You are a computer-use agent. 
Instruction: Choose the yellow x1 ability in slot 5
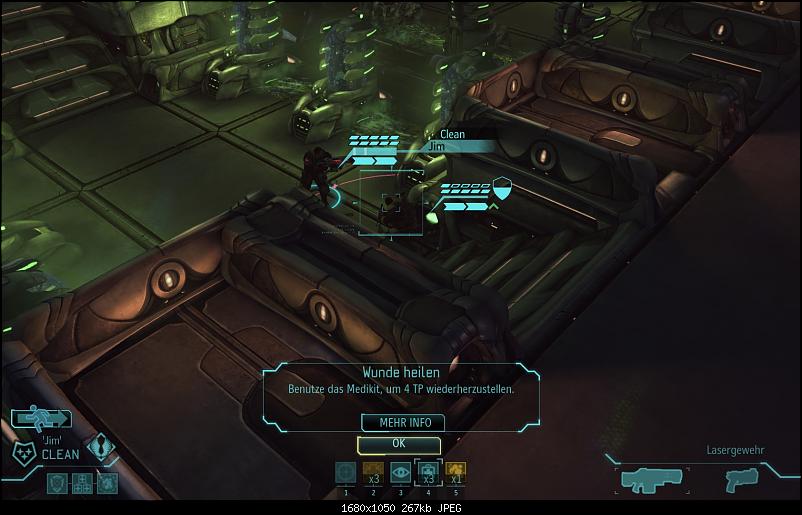pyautogui.click(x=454, y=473)
